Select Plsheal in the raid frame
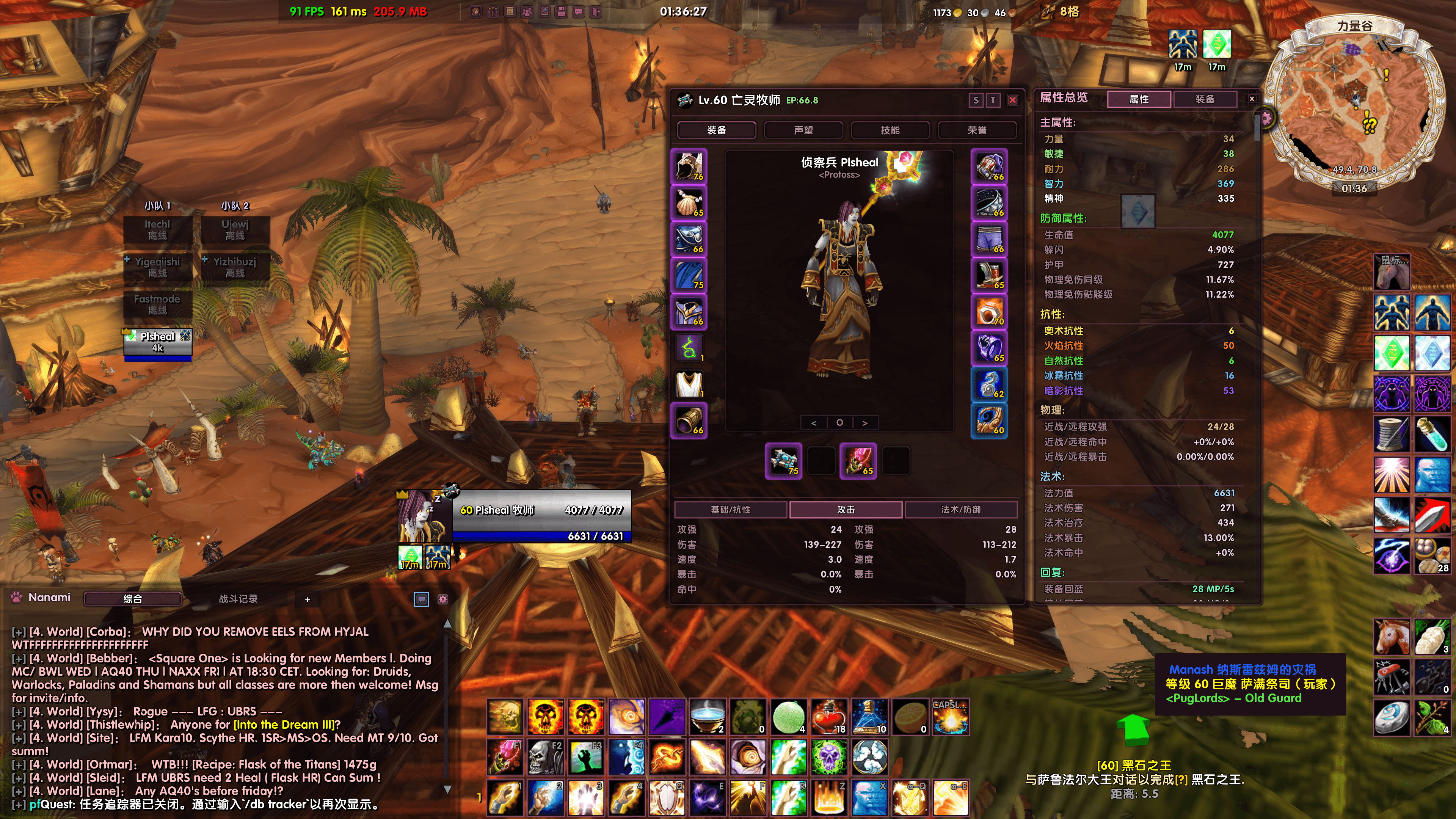The height and width of the screenshot is (819, 1456). (158, 342)
